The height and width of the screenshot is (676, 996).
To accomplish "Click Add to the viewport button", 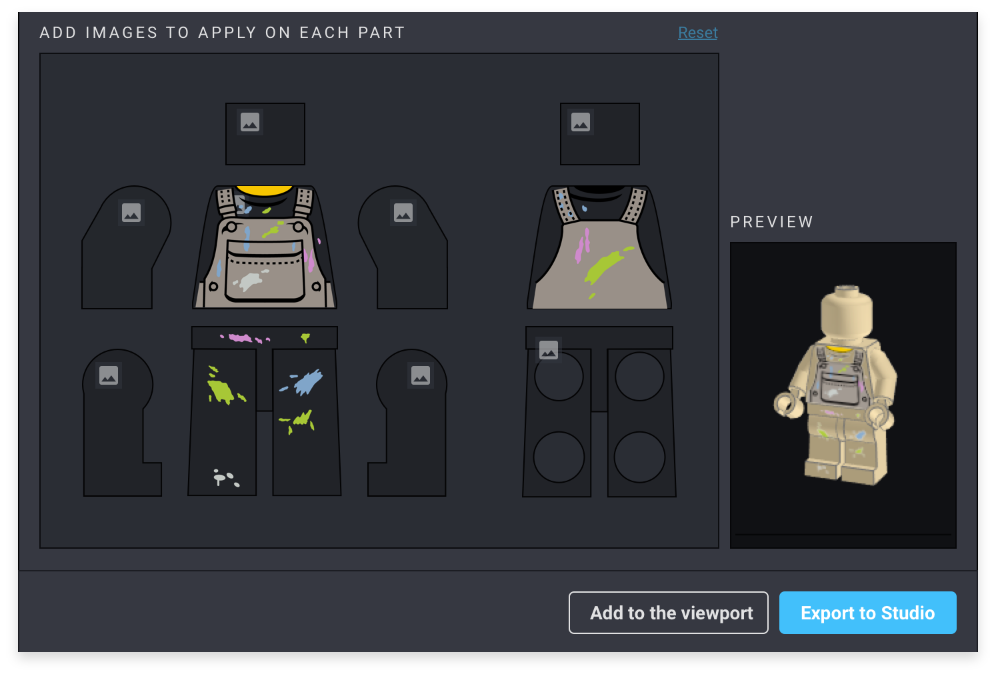I will click(x=668, y=613).
